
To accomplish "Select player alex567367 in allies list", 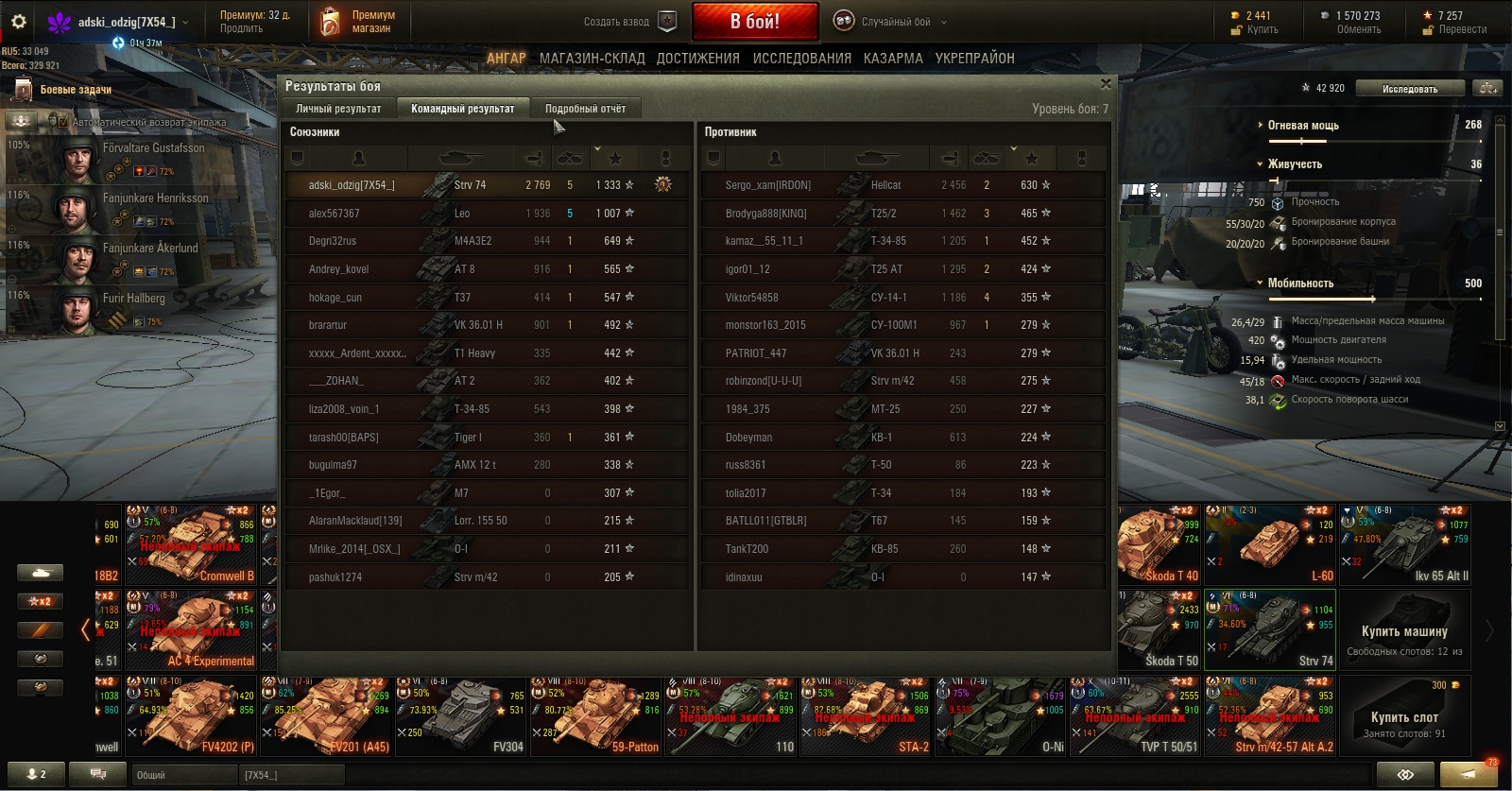I will point(334,214).
